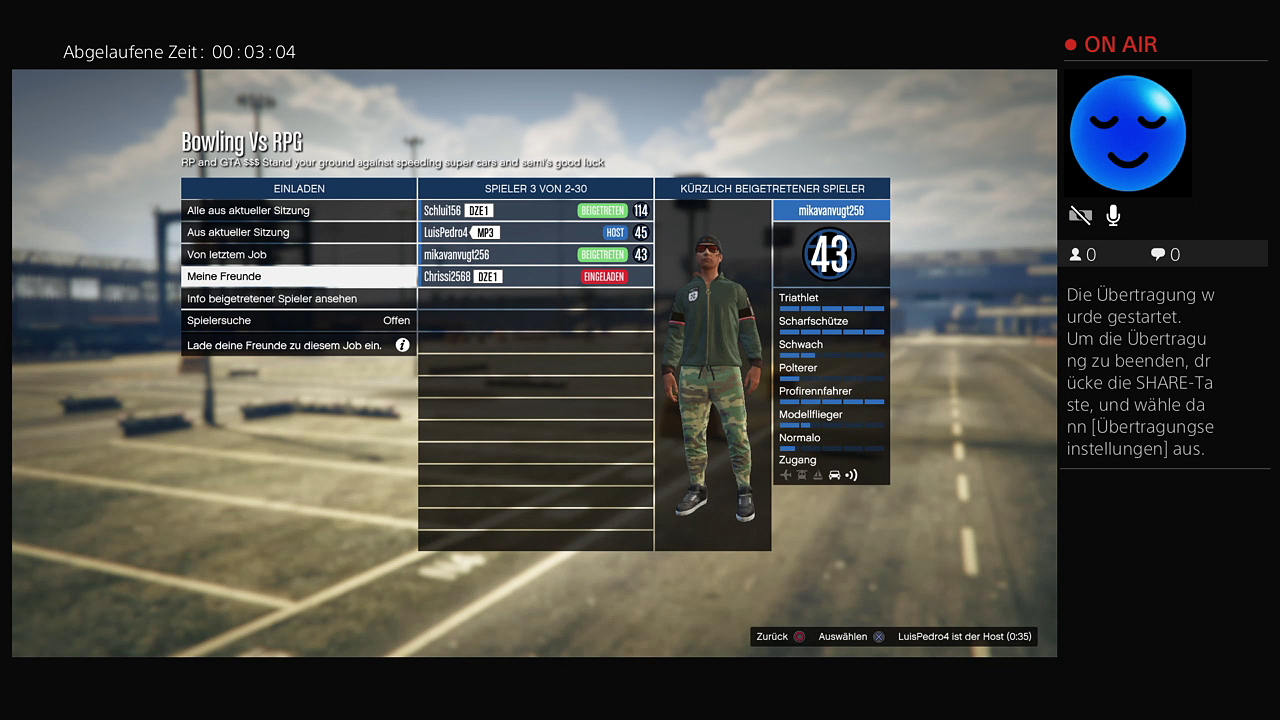This screenshot has height=720, width=1280.
Task: Select player row Schlui156
Action: tap(535, 211)
